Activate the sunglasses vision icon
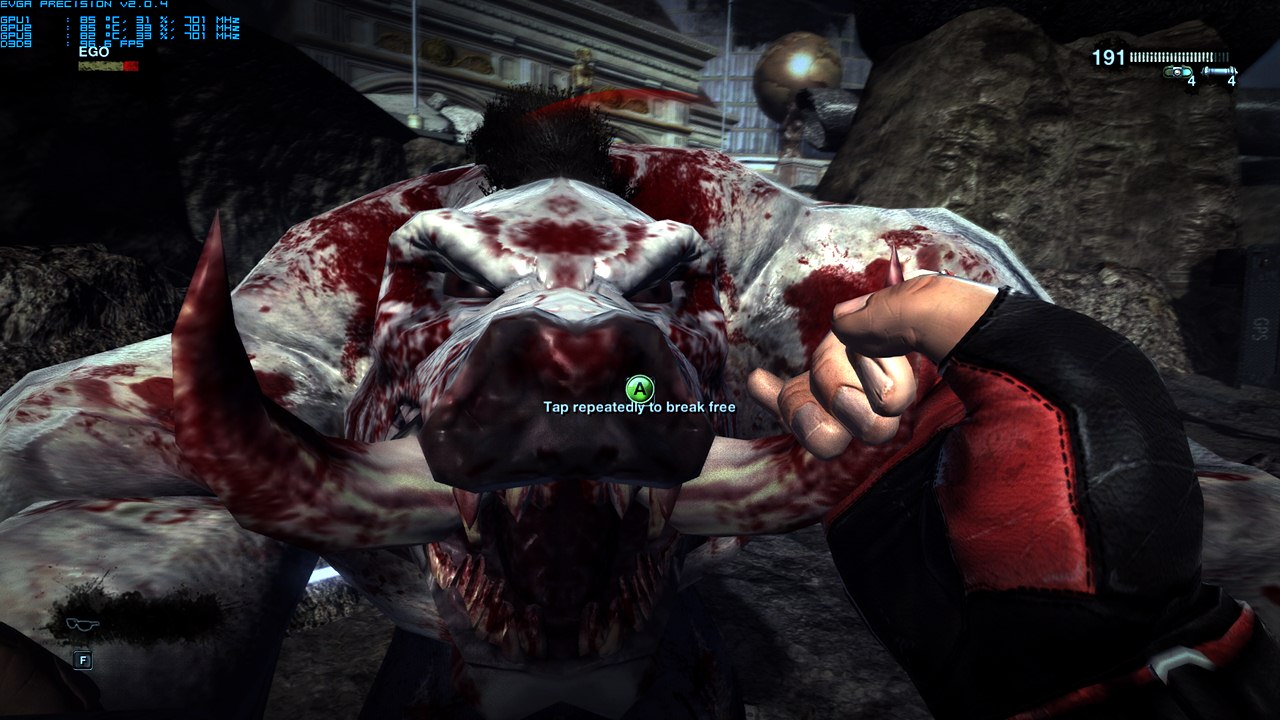 click(82, 624)
